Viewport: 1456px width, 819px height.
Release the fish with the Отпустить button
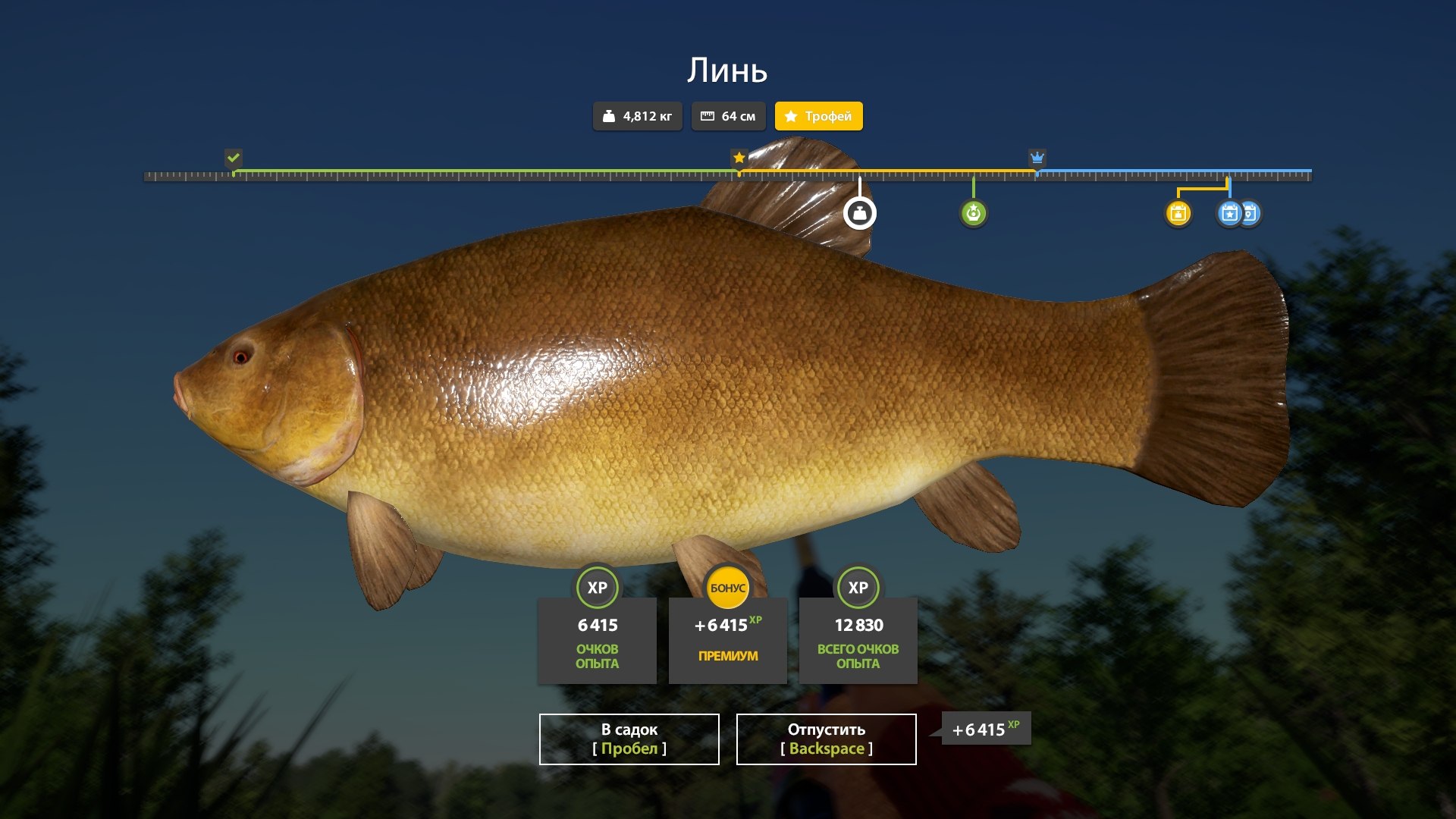coord(826,739)
